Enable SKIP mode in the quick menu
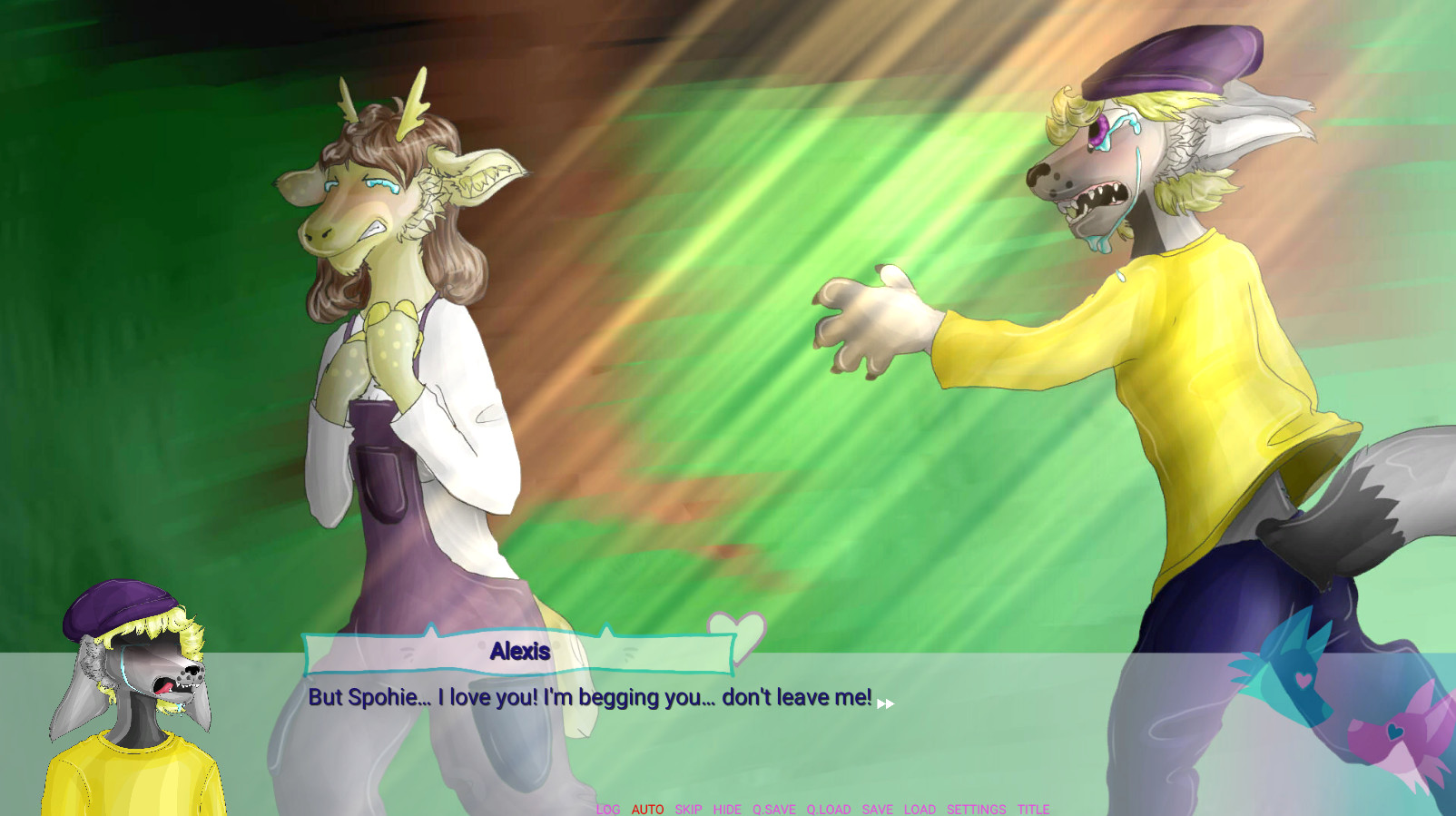The height and width of the screenshot is (816, 1456). coord(688,809)
